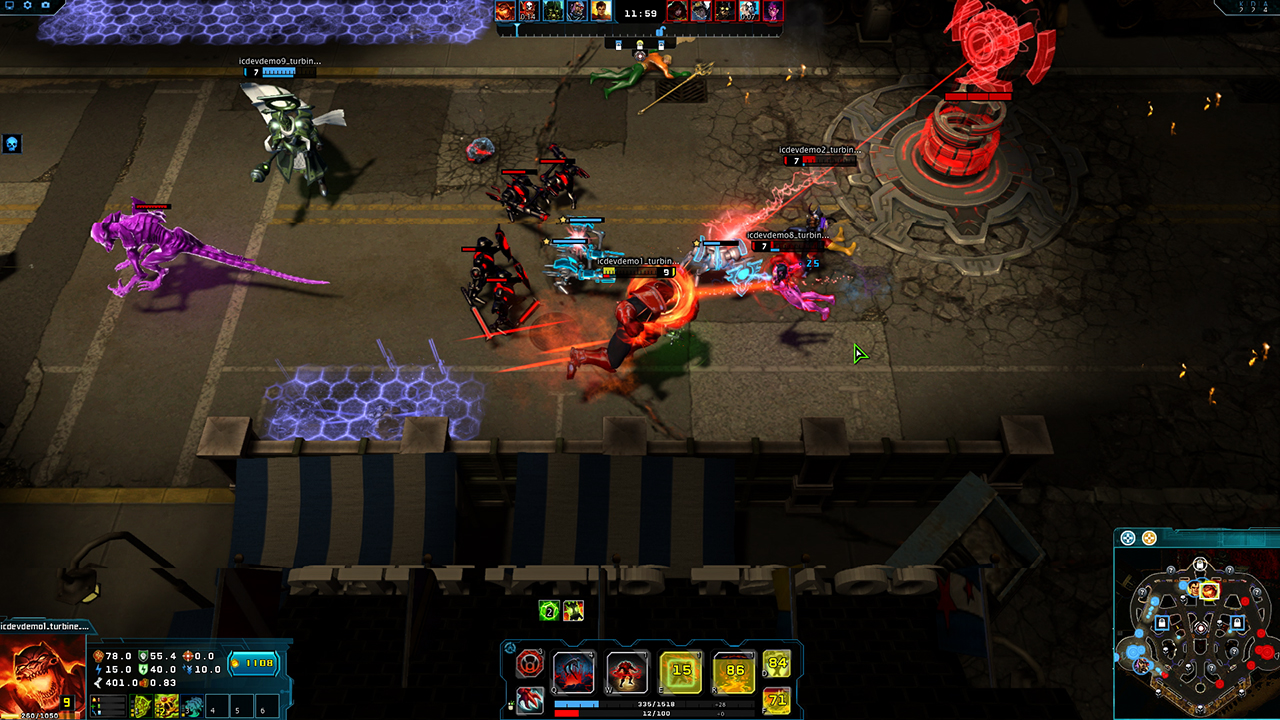Click the green buff icon showing 2
Viewport: 1280px width, 720px height.
click(548, 611)
